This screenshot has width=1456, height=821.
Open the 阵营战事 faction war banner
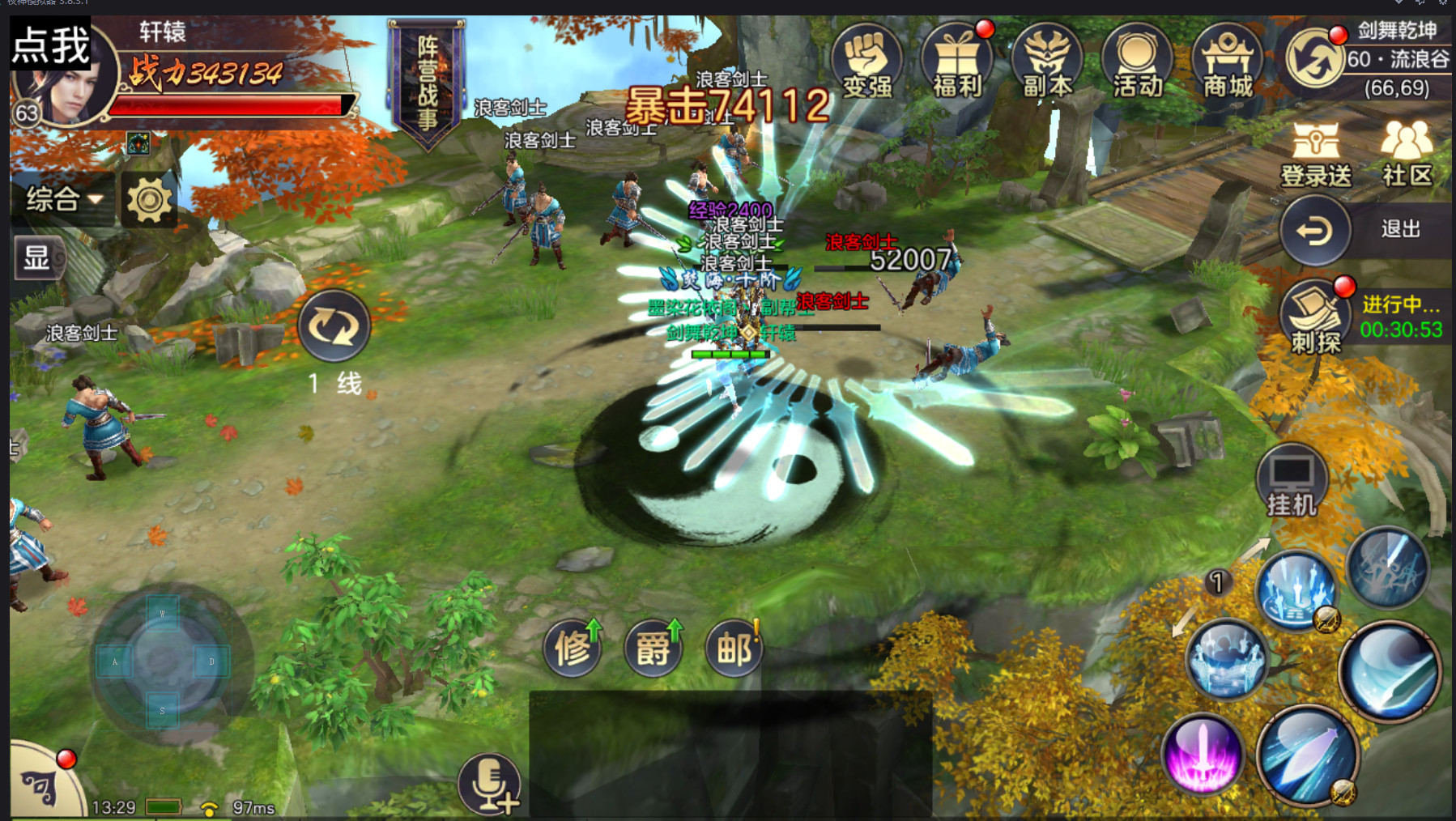click(x=427, y=81)
